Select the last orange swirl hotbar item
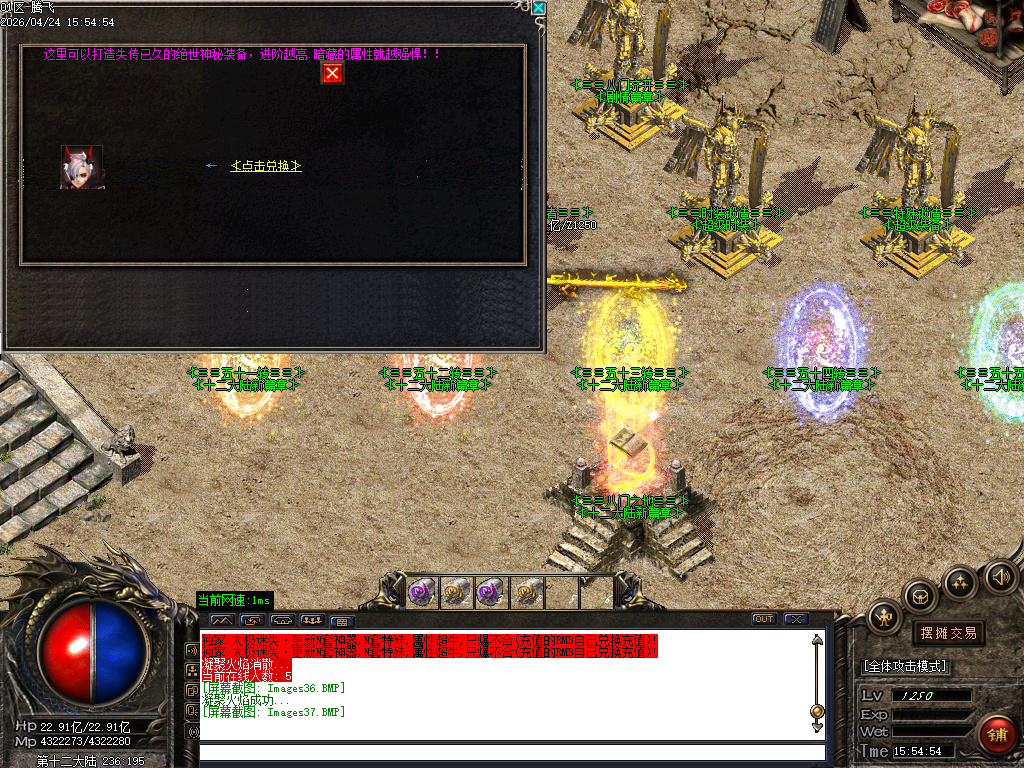The height and width of the screenshot is (768, 1024). [x=527, y=592]
